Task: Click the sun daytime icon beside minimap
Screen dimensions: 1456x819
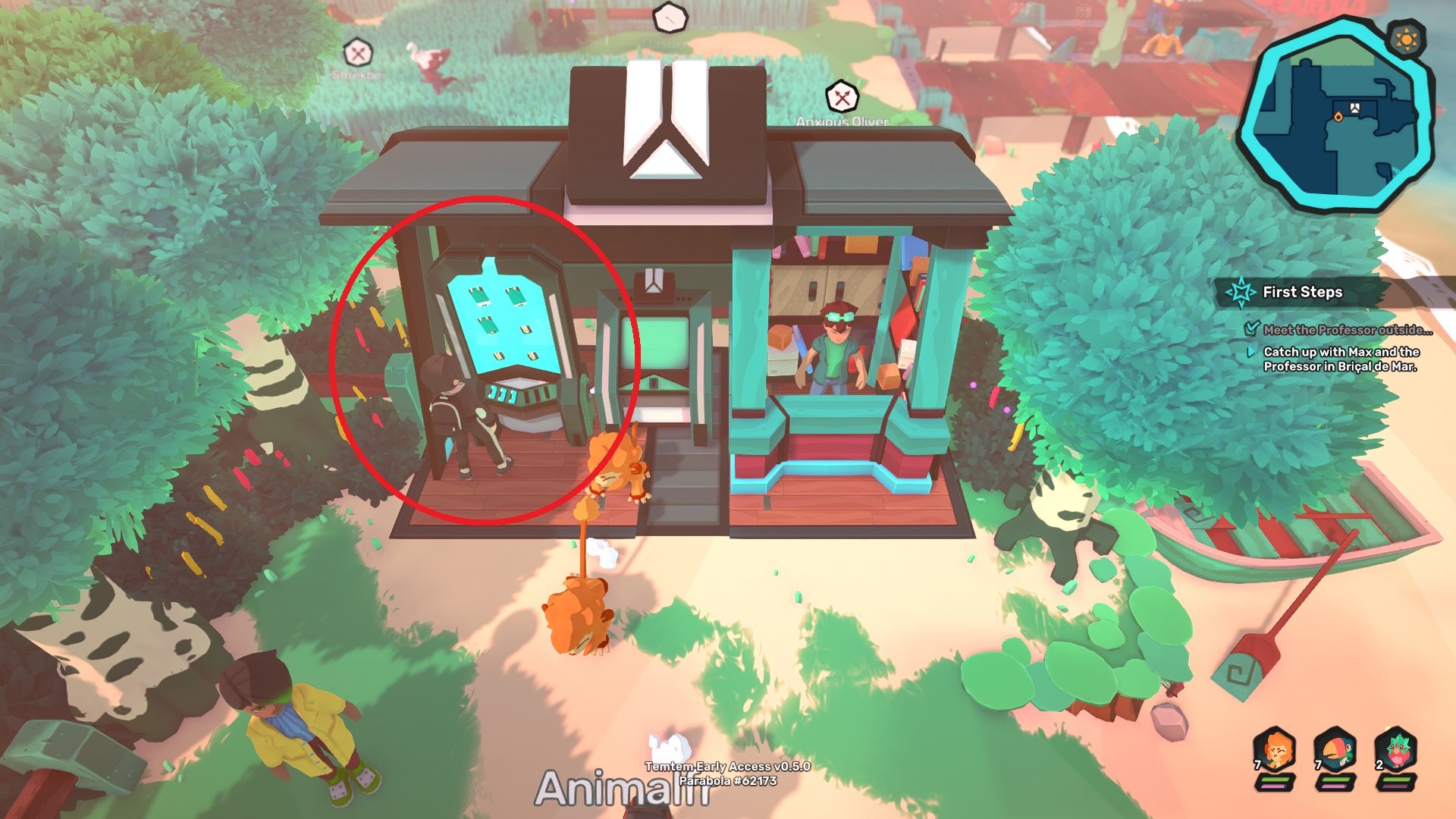Action: click(1406, 38)
